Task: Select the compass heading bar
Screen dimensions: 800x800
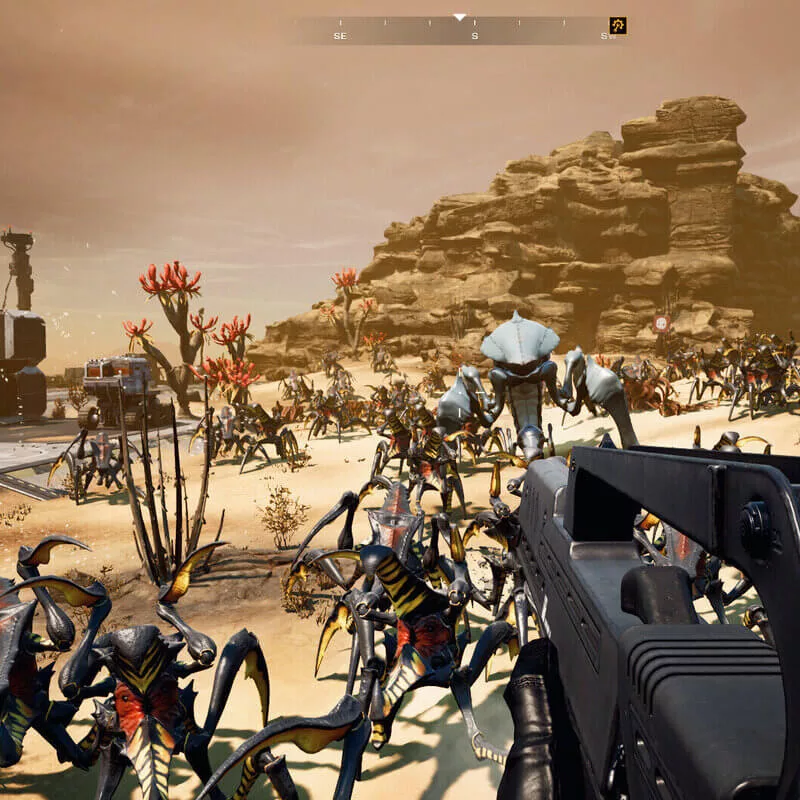Action: 460,30
